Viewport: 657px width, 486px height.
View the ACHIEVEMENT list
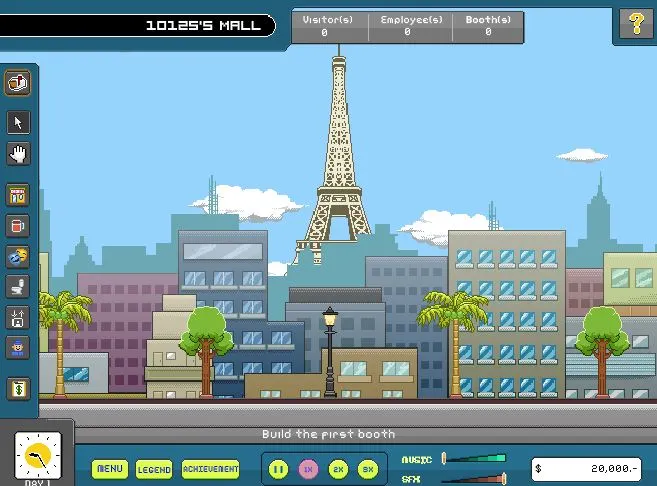pos(210,468)
